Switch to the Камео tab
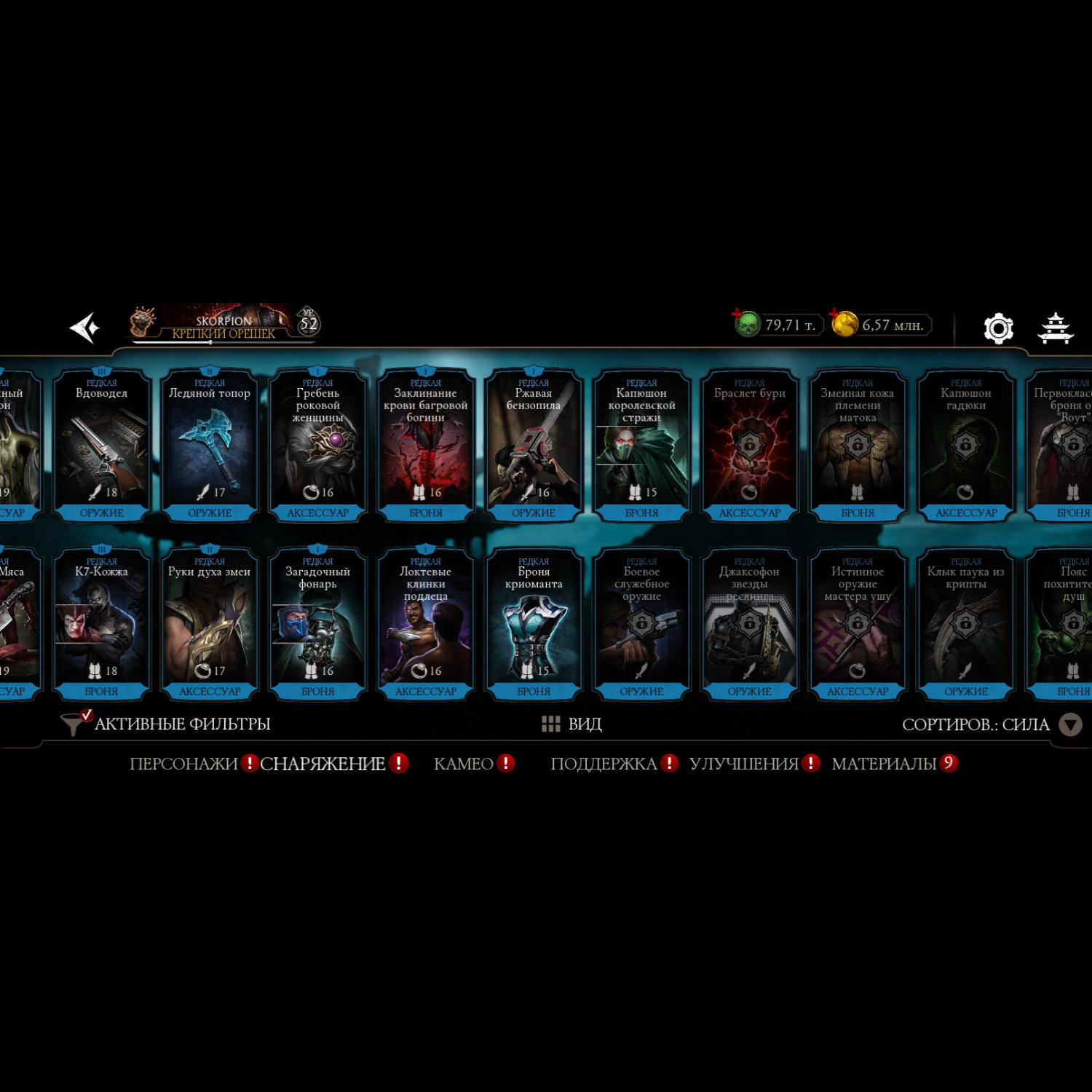 point(464,764)
